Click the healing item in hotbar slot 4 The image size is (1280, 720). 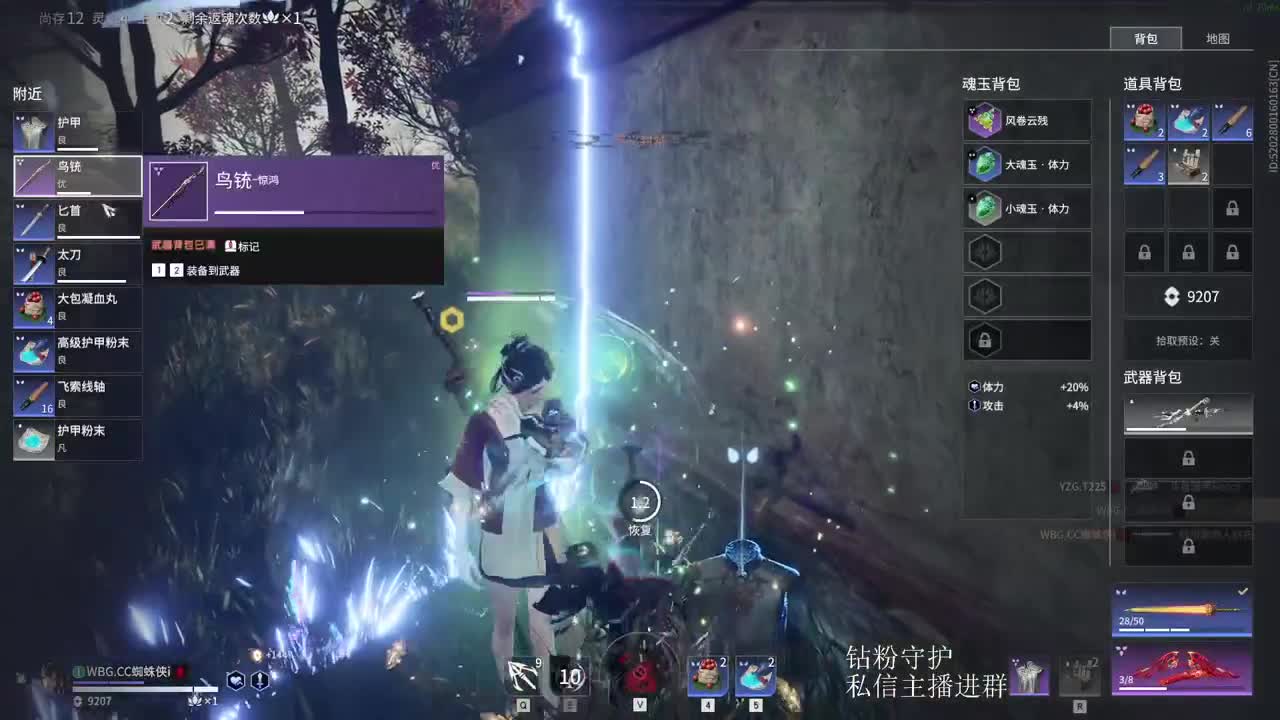point(706,676)
